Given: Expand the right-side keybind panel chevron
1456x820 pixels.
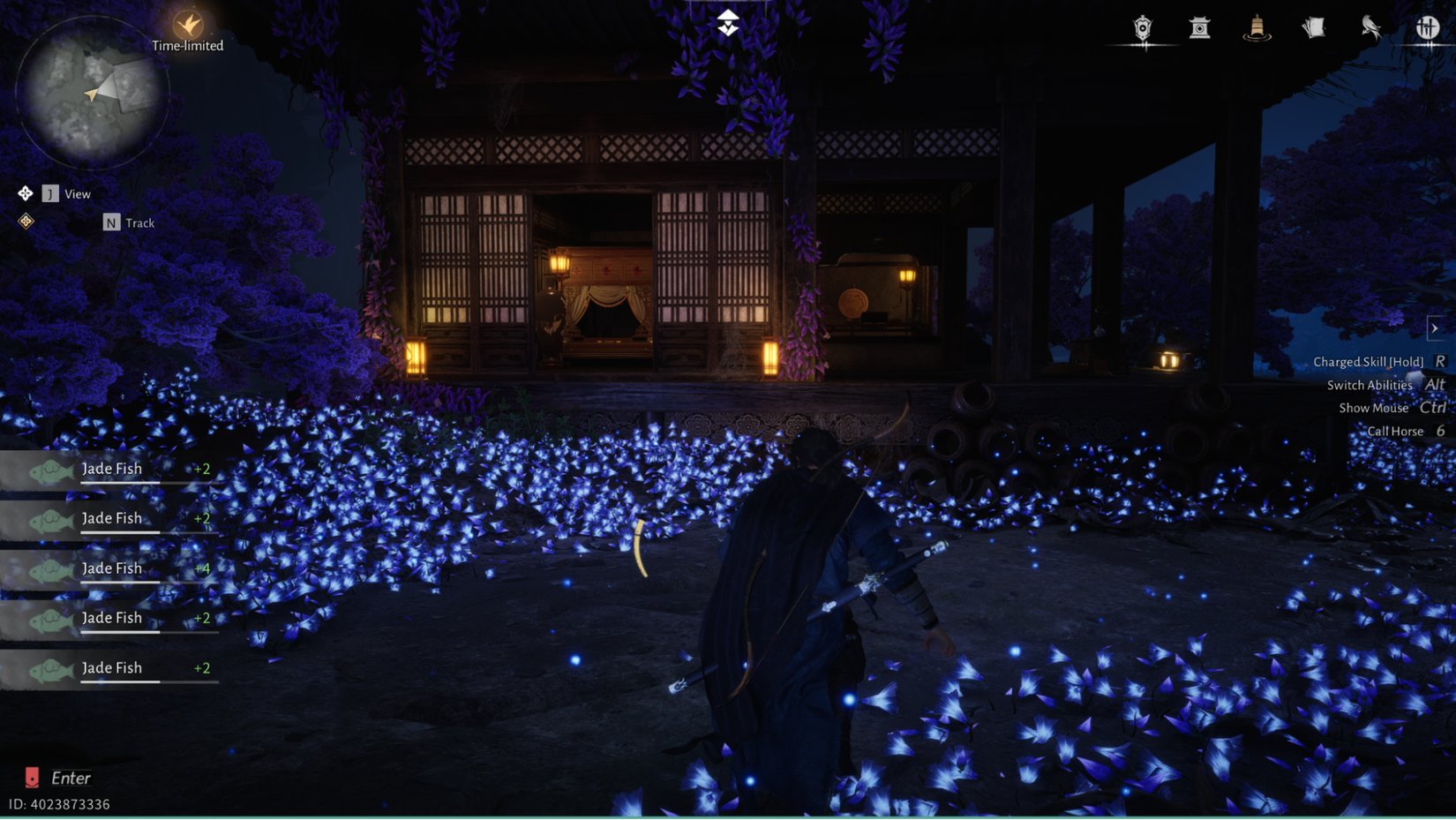Looking at the screenshot, I should coord(1437,328).
